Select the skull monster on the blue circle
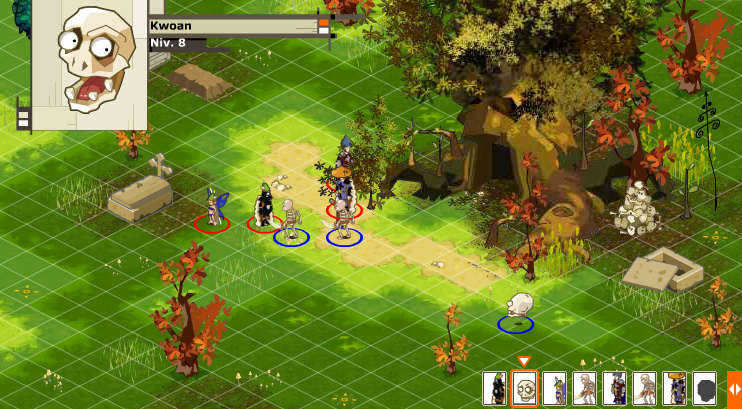Viewport: 742px width, 409px height. 517,307
